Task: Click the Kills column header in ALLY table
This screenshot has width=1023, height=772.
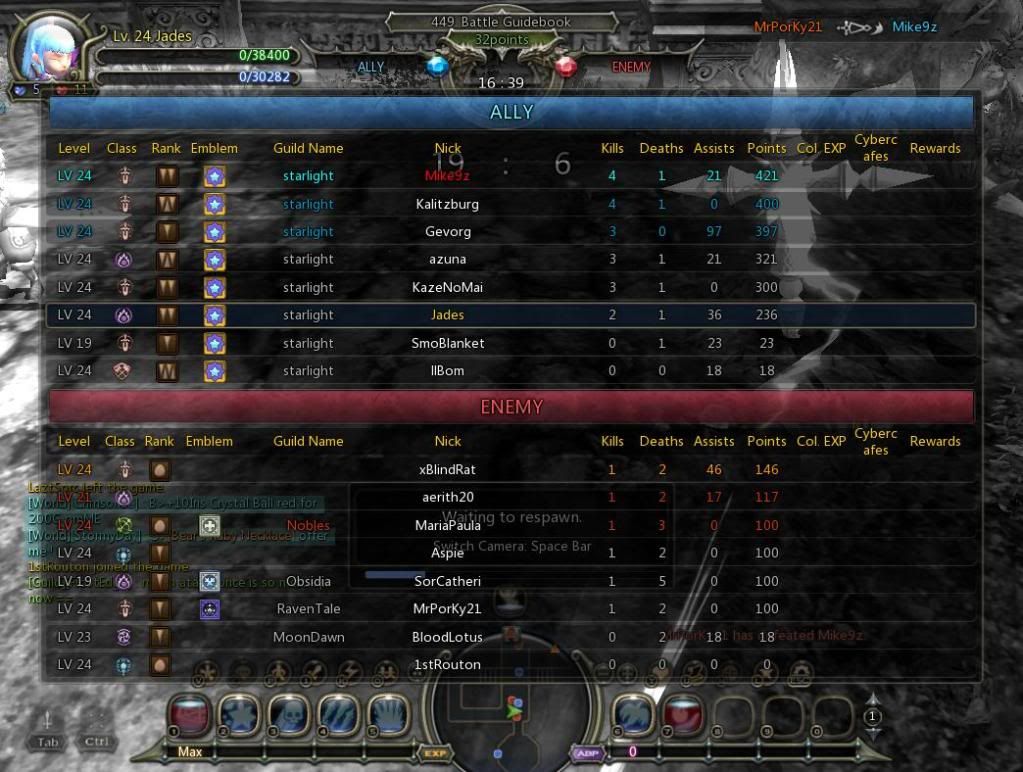Action: [x=612, y=148]
